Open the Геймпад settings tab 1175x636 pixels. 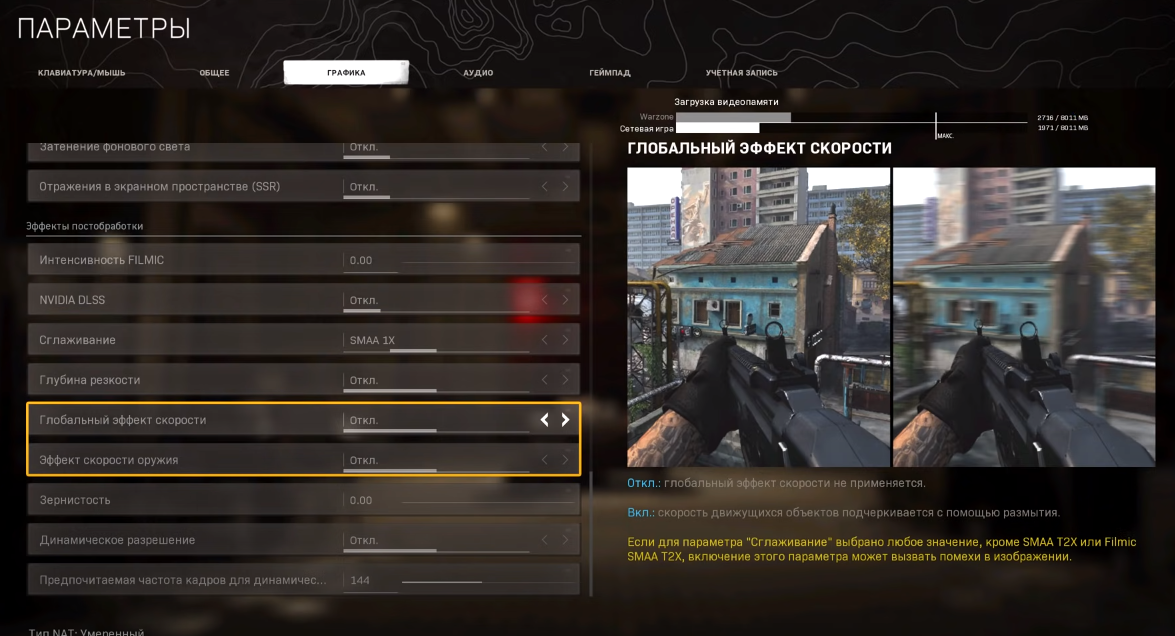tap(609, 73)
